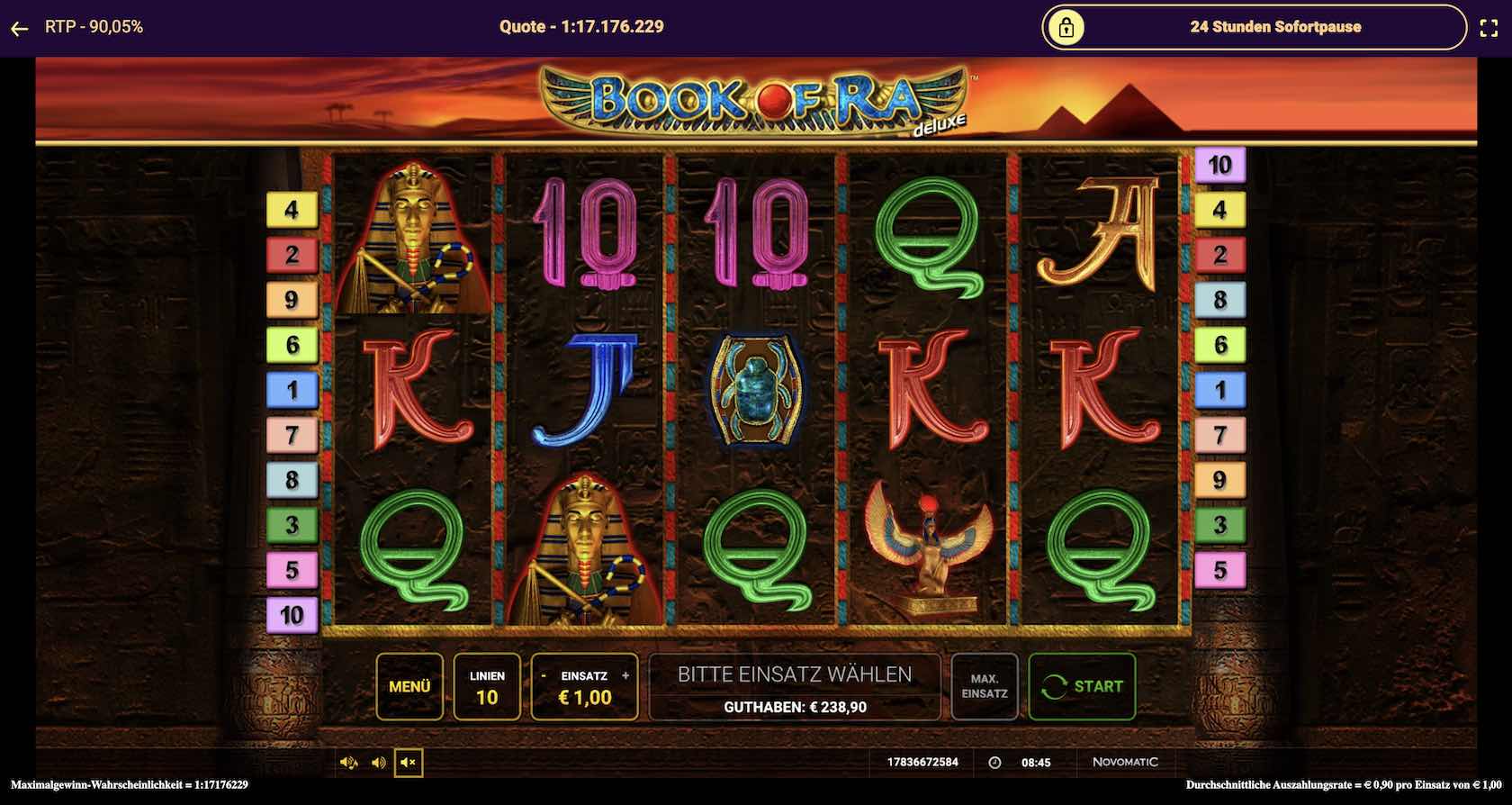1512x805 pixels.
Task: Click the Guthaben balance display
Action: [794, 707]
